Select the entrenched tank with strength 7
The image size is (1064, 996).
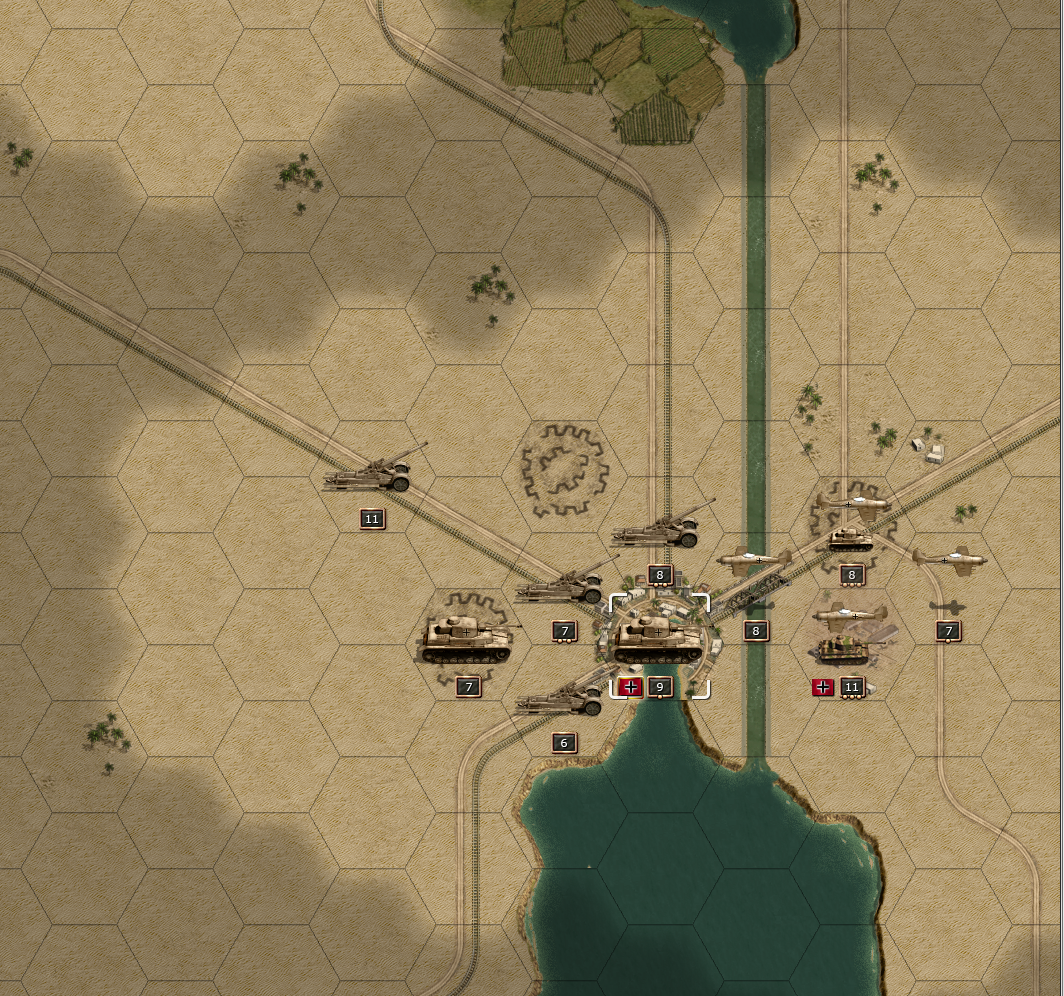[466, 639]
